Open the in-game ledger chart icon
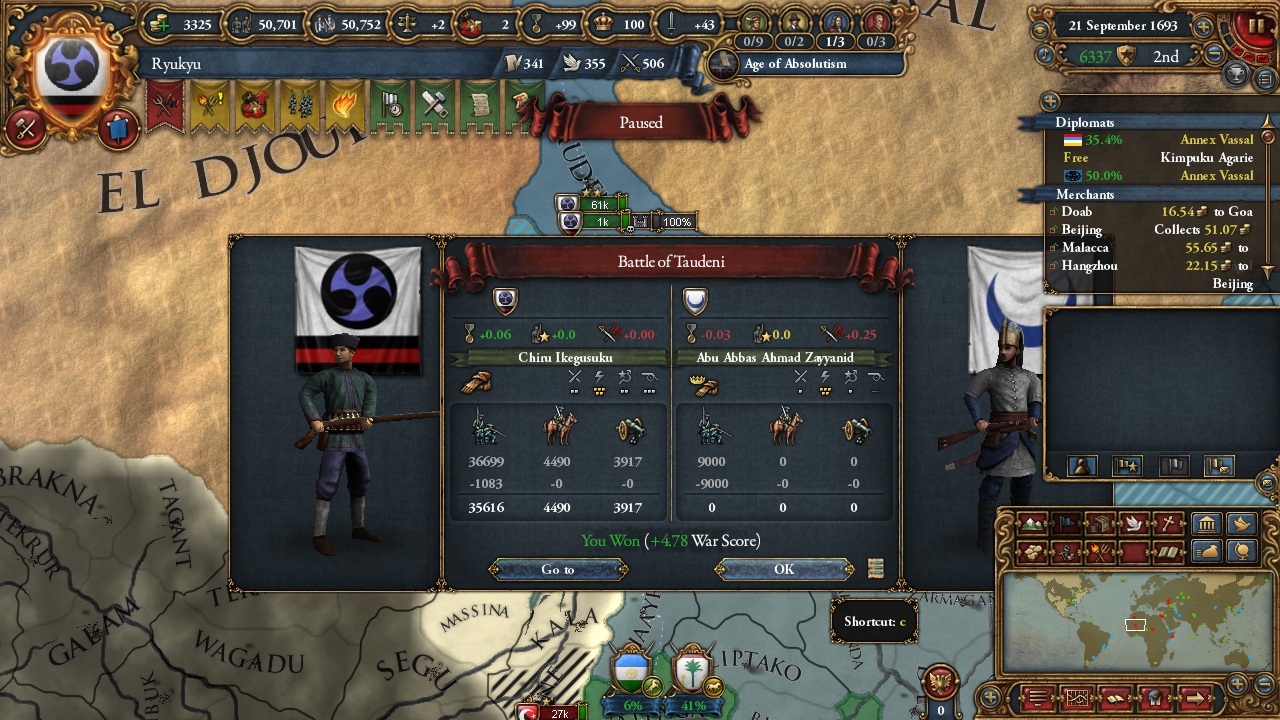The image size is (1280, 720). 1076,699
